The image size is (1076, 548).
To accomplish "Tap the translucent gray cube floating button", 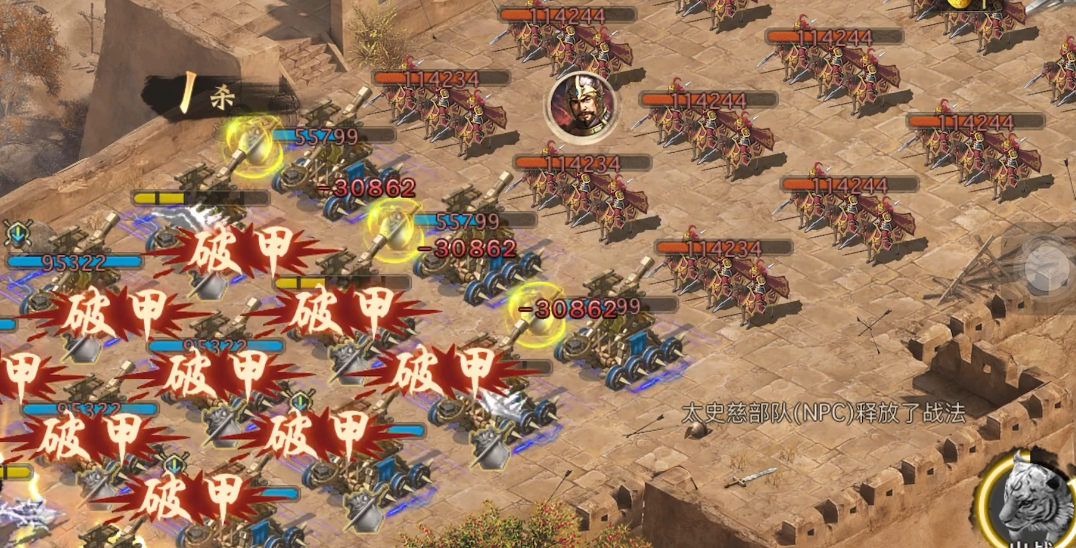I will coord(1048,264).
